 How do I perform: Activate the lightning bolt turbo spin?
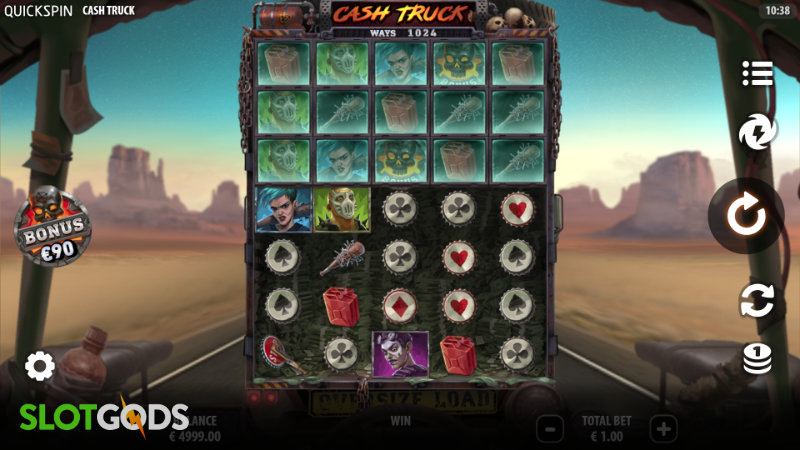758,133
